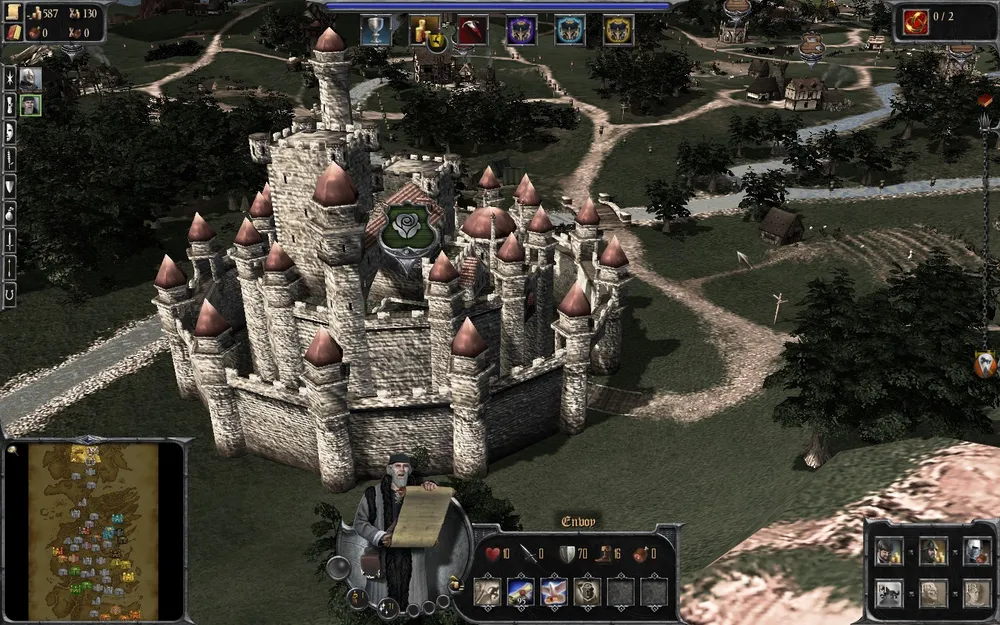1000x625 pixels.
Task: Select the helmeted knight in the unit panel
Action: [977, 550]
